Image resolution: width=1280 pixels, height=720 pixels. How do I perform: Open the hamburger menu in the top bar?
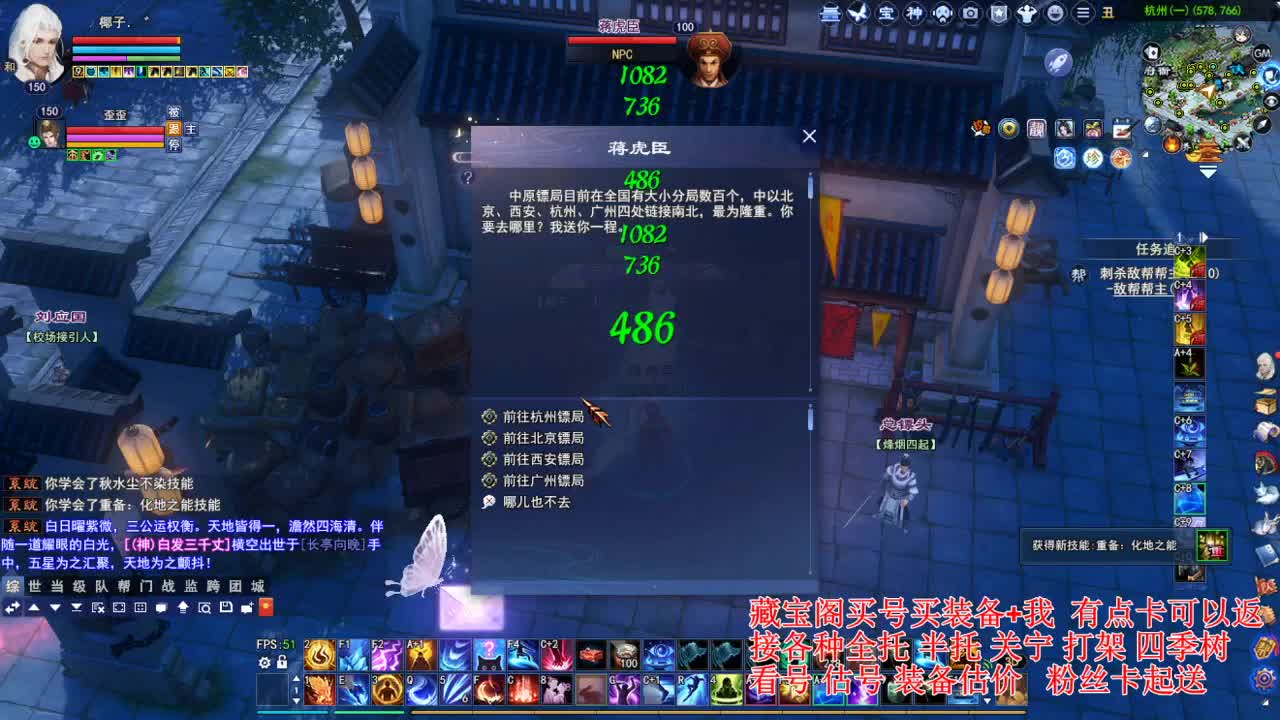[1082, 14]
